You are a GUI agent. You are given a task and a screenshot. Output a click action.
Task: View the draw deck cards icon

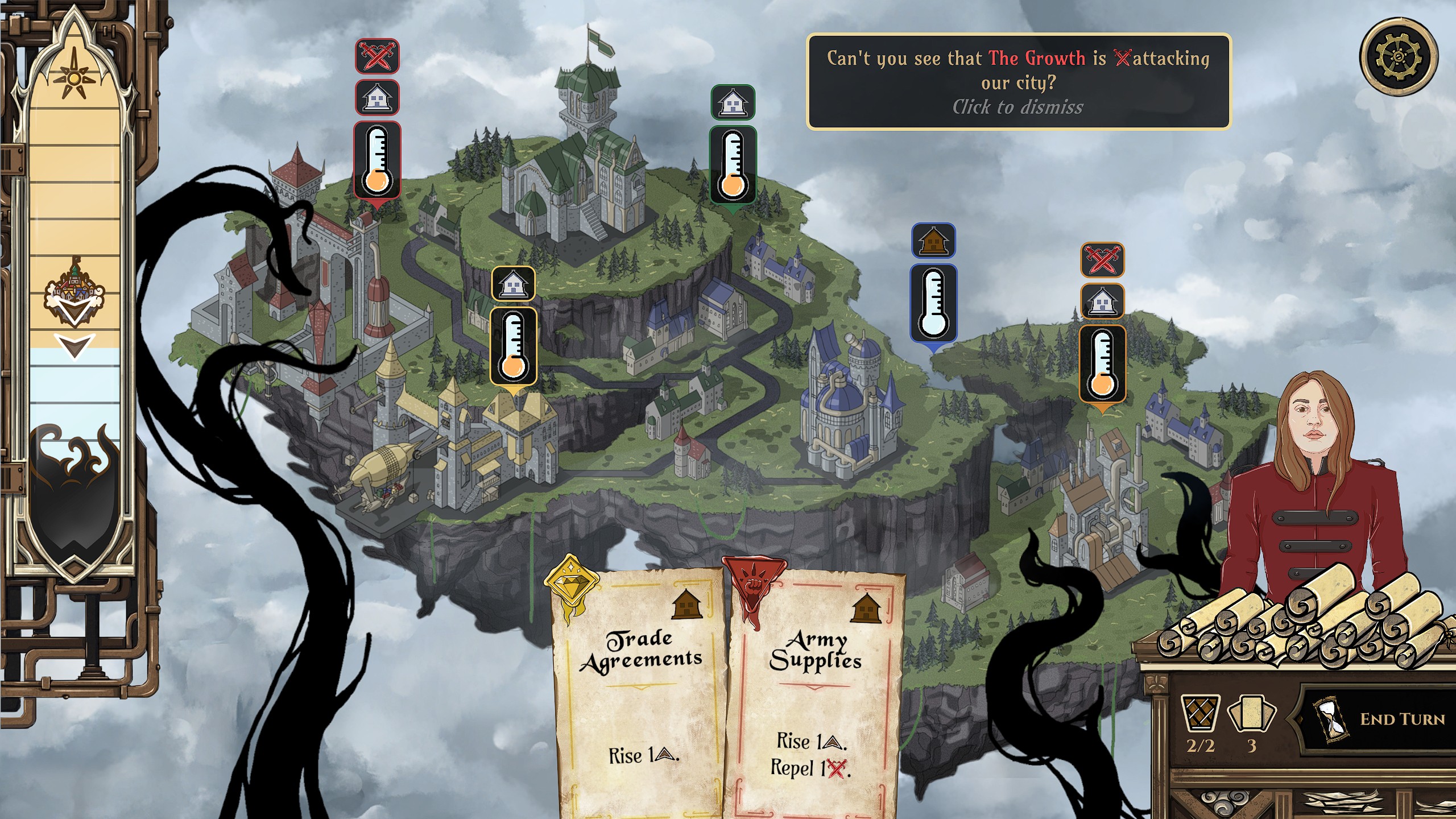1251,713
